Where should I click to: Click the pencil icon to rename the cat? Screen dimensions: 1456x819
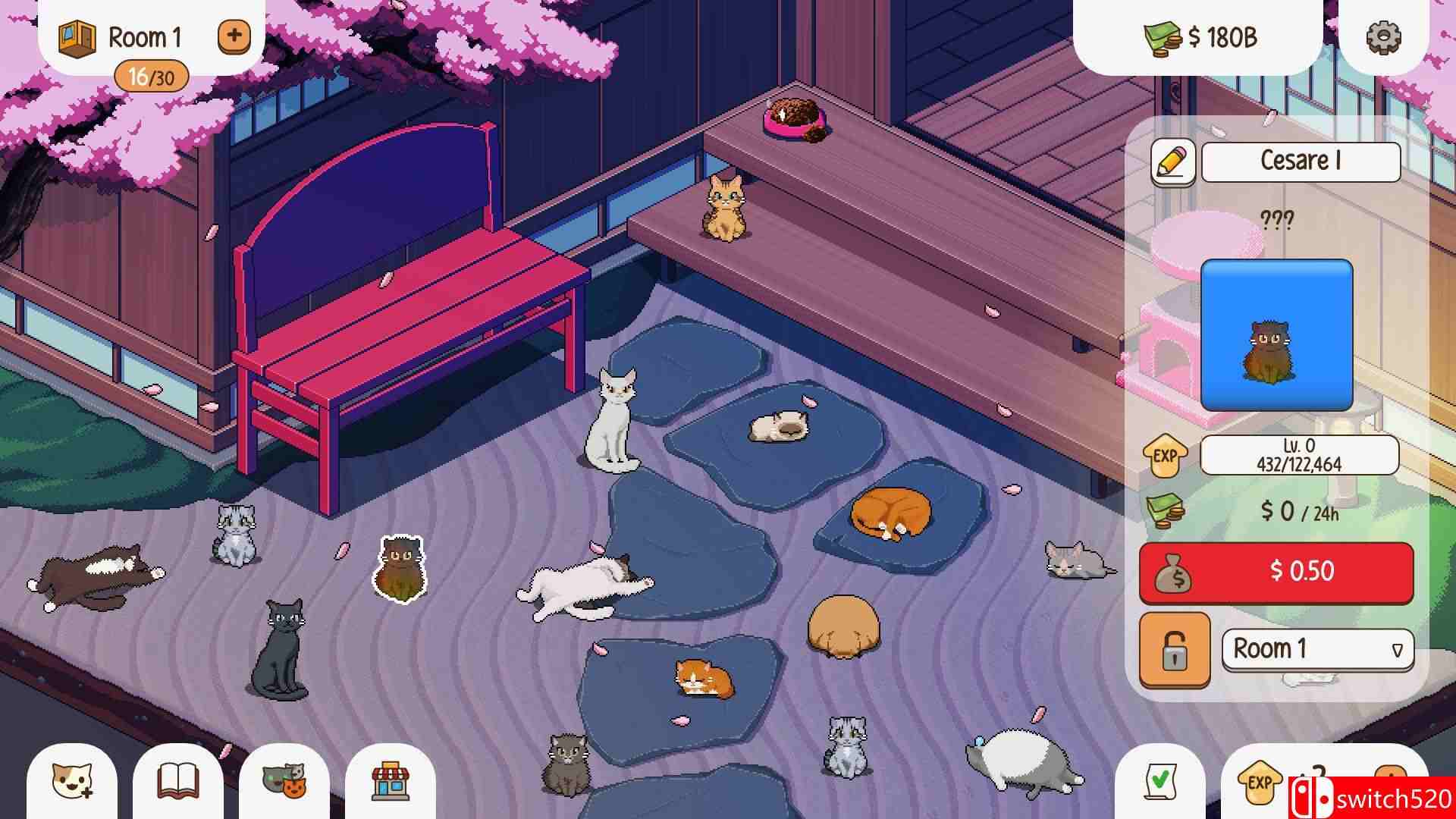click(1172, 162)
